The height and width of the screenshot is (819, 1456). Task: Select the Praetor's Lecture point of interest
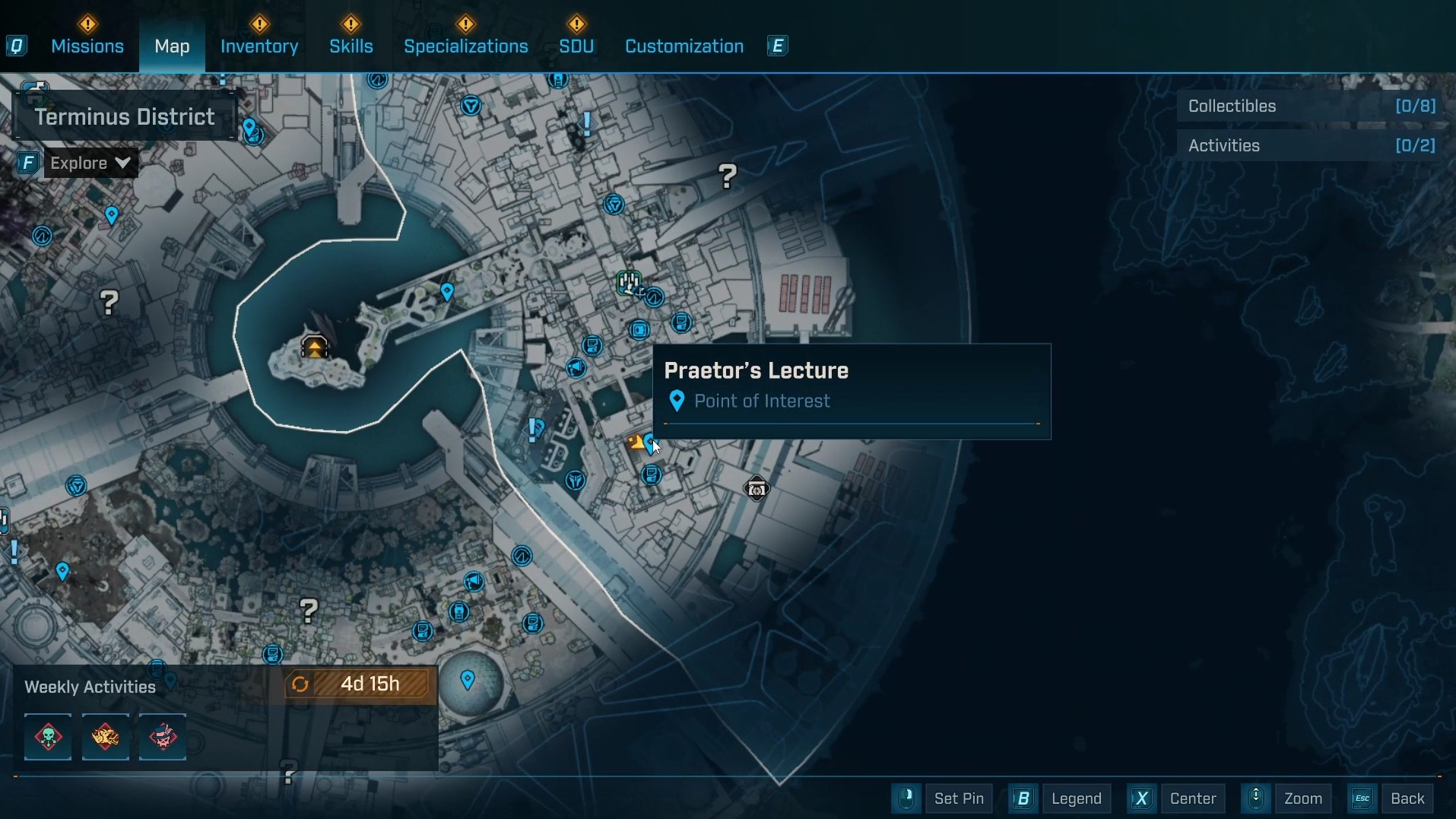(650, 442)
